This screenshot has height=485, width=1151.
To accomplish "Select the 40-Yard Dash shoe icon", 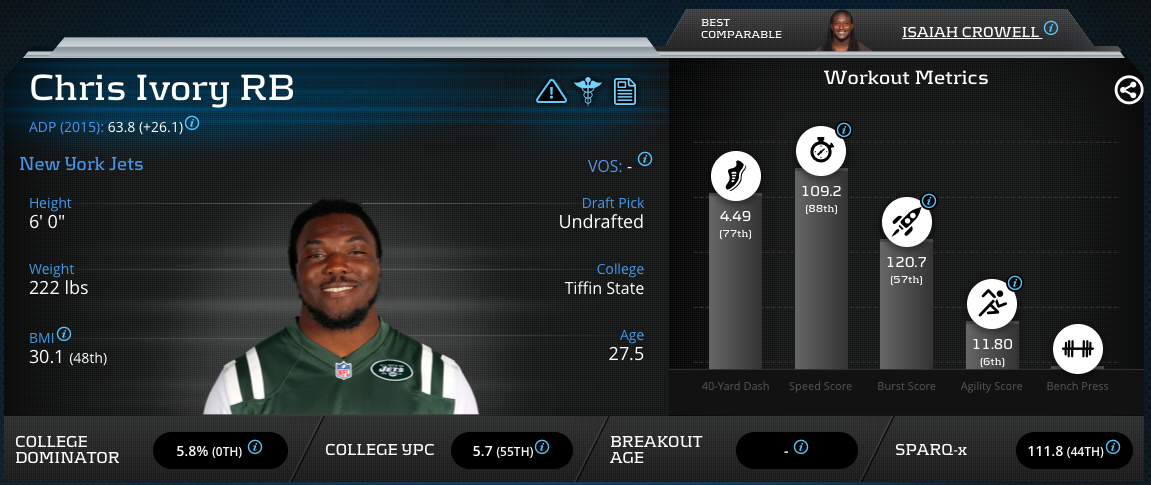I will (736, 177).
